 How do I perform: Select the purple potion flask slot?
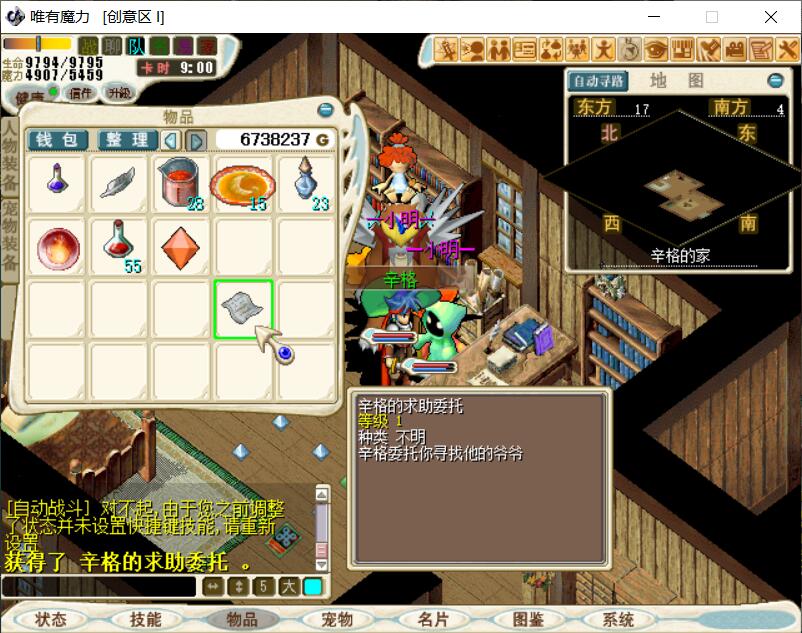point(58,183)
